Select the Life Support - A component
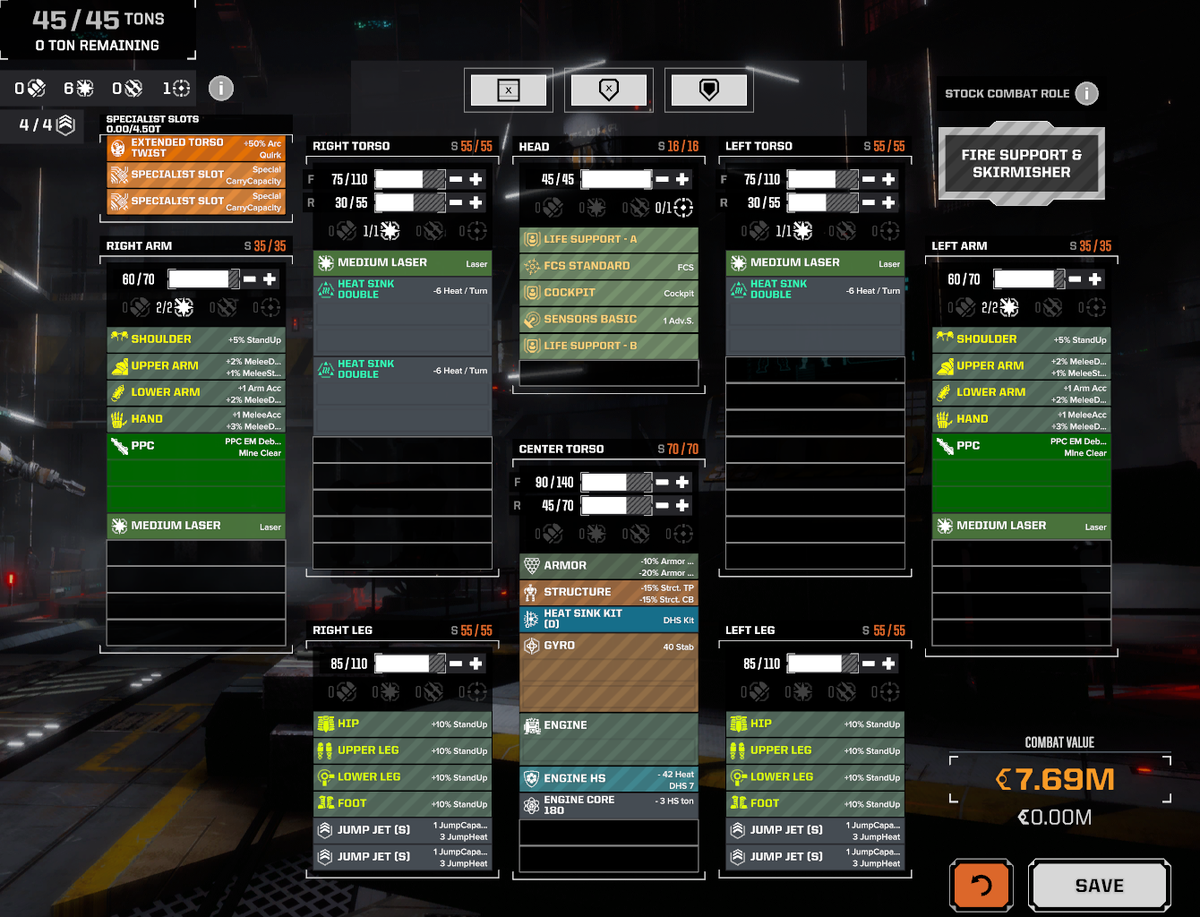 tap(608, 240)
